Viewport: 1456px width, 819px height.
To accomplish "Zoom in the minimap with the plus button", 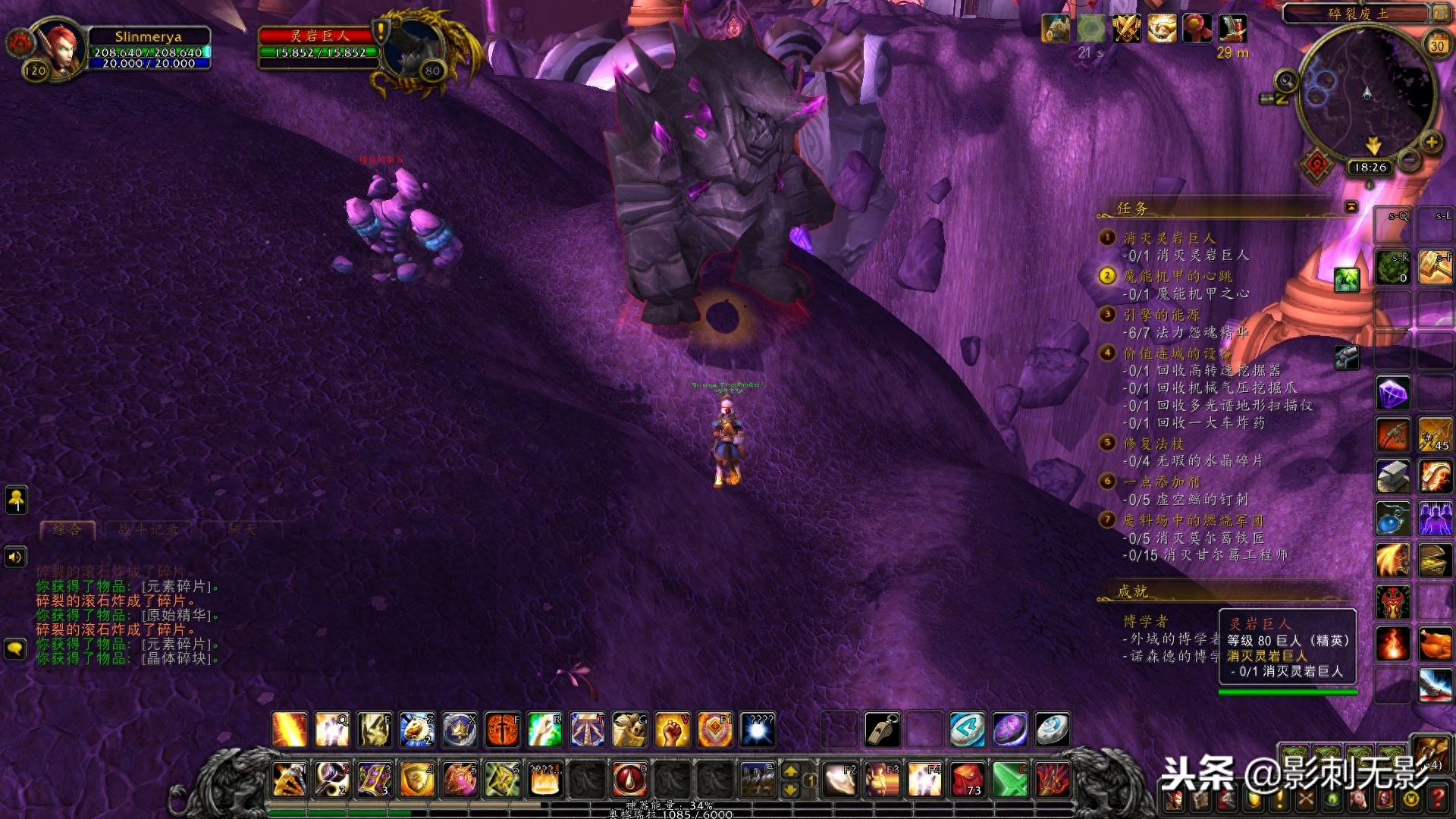I will click(x=1431, y=143).
